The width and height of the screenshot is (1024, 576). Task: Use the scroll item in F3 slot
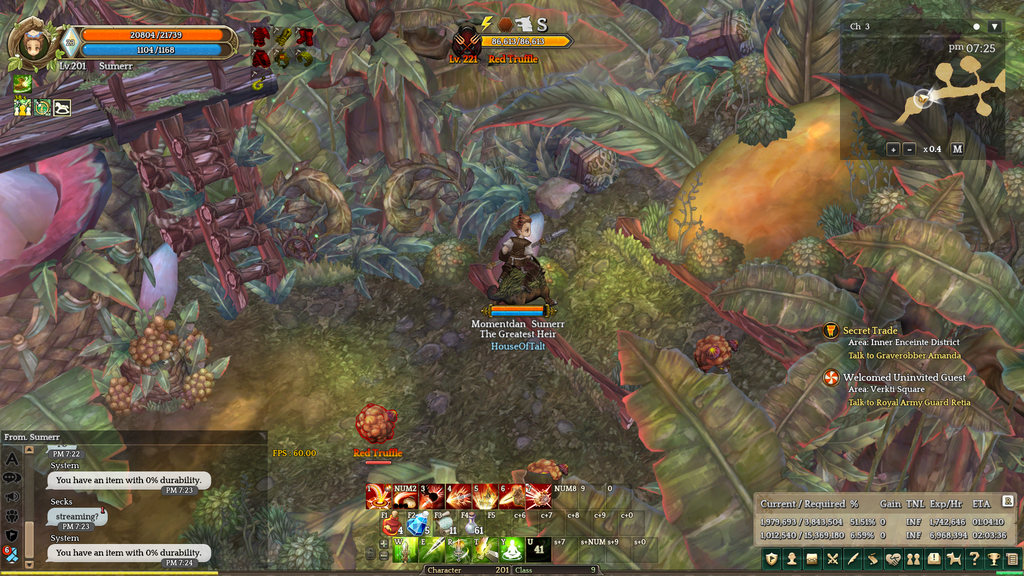tap(445, 525)
